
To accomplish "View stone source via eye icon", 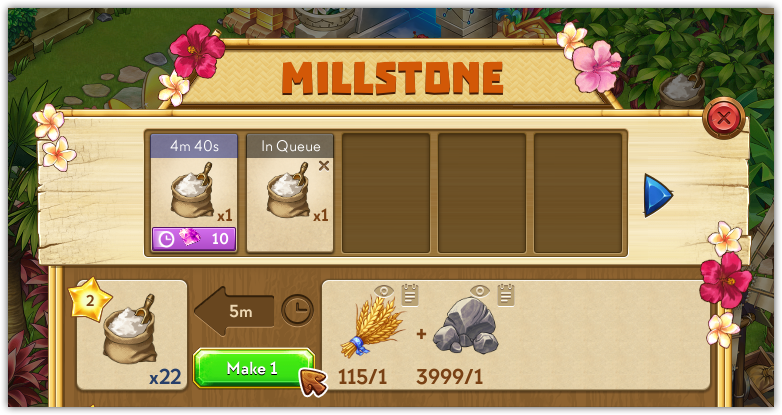I will pos(481,291).
